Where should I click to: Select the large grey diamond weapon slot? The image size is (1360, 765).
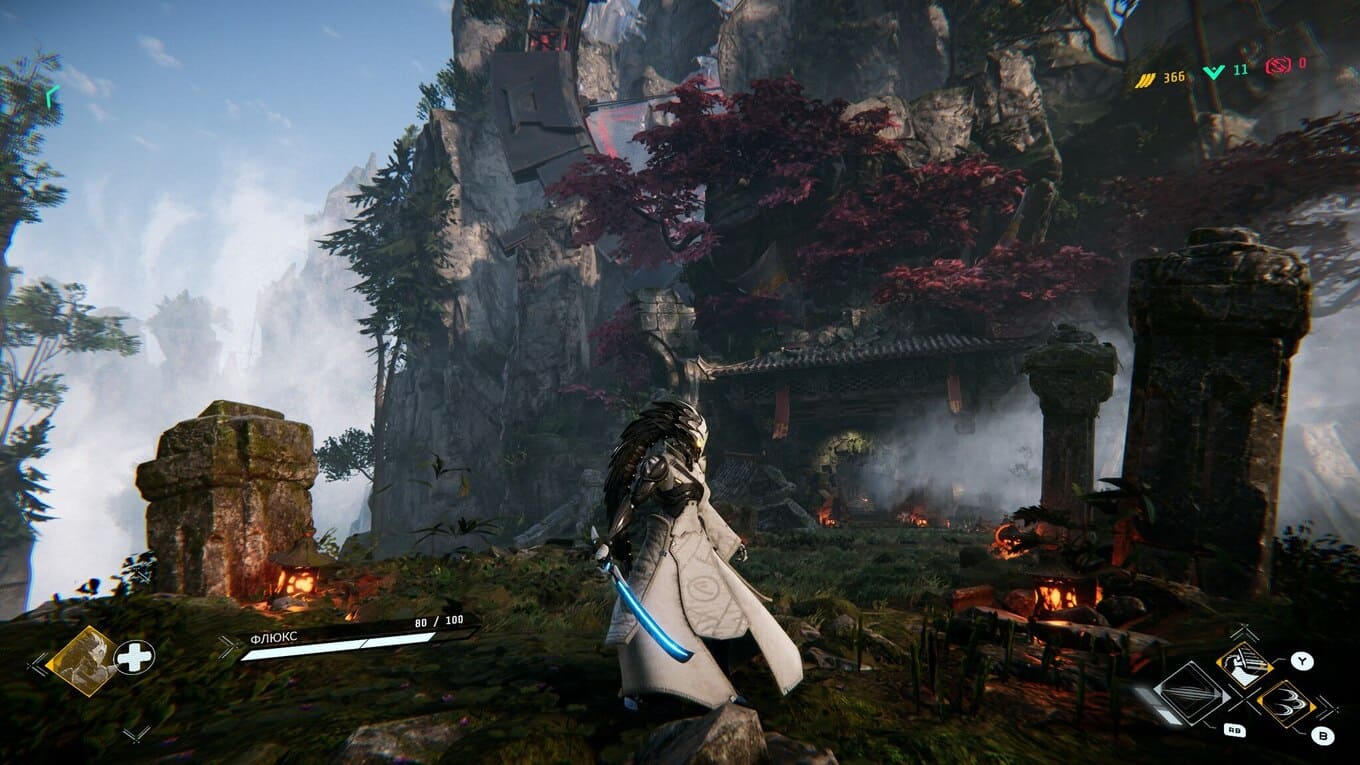(1192, 692)
